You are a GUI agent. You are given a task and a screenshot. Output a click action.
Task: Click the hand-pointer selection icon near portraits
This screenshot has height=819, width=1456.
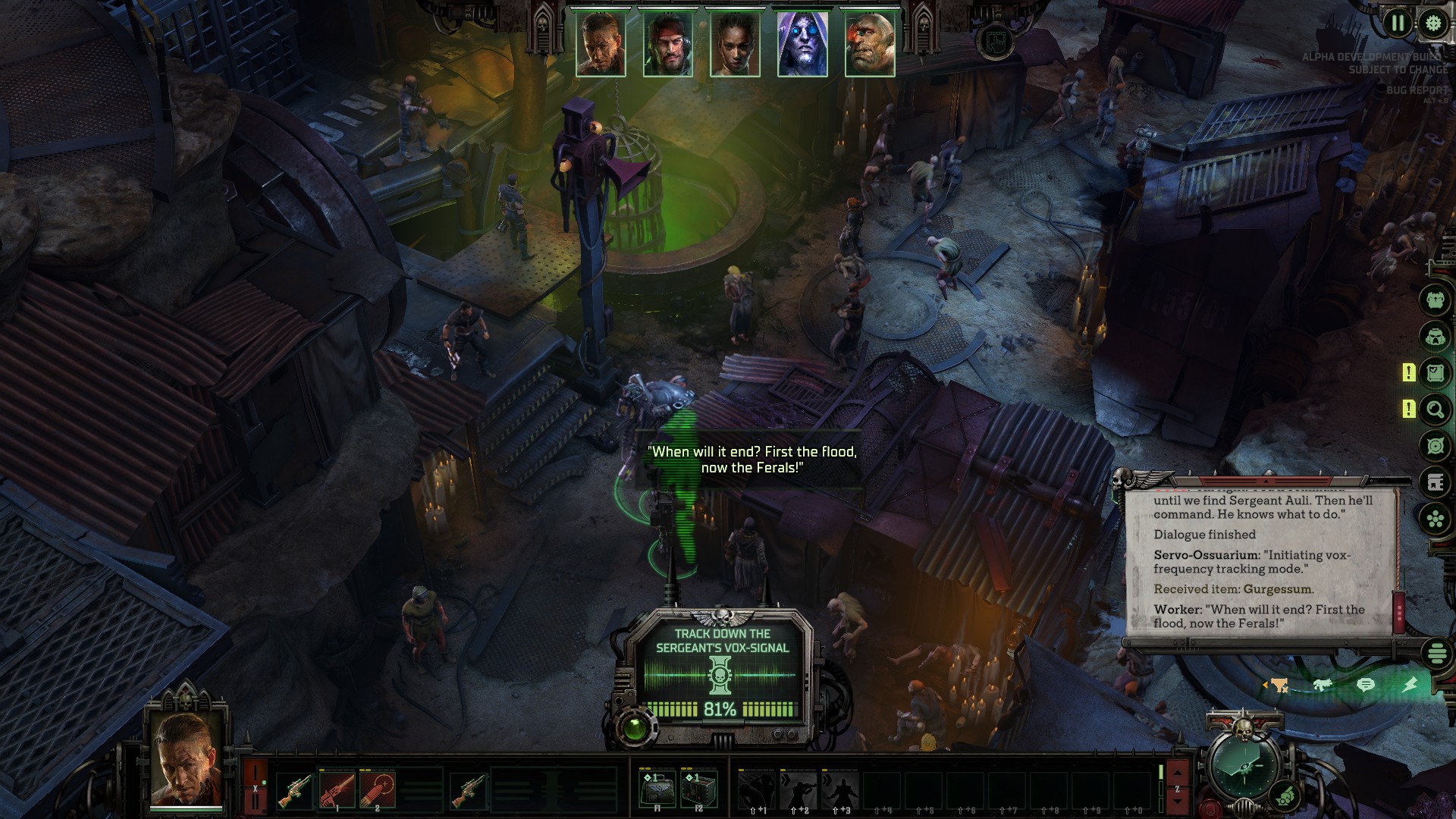point(996,41)
